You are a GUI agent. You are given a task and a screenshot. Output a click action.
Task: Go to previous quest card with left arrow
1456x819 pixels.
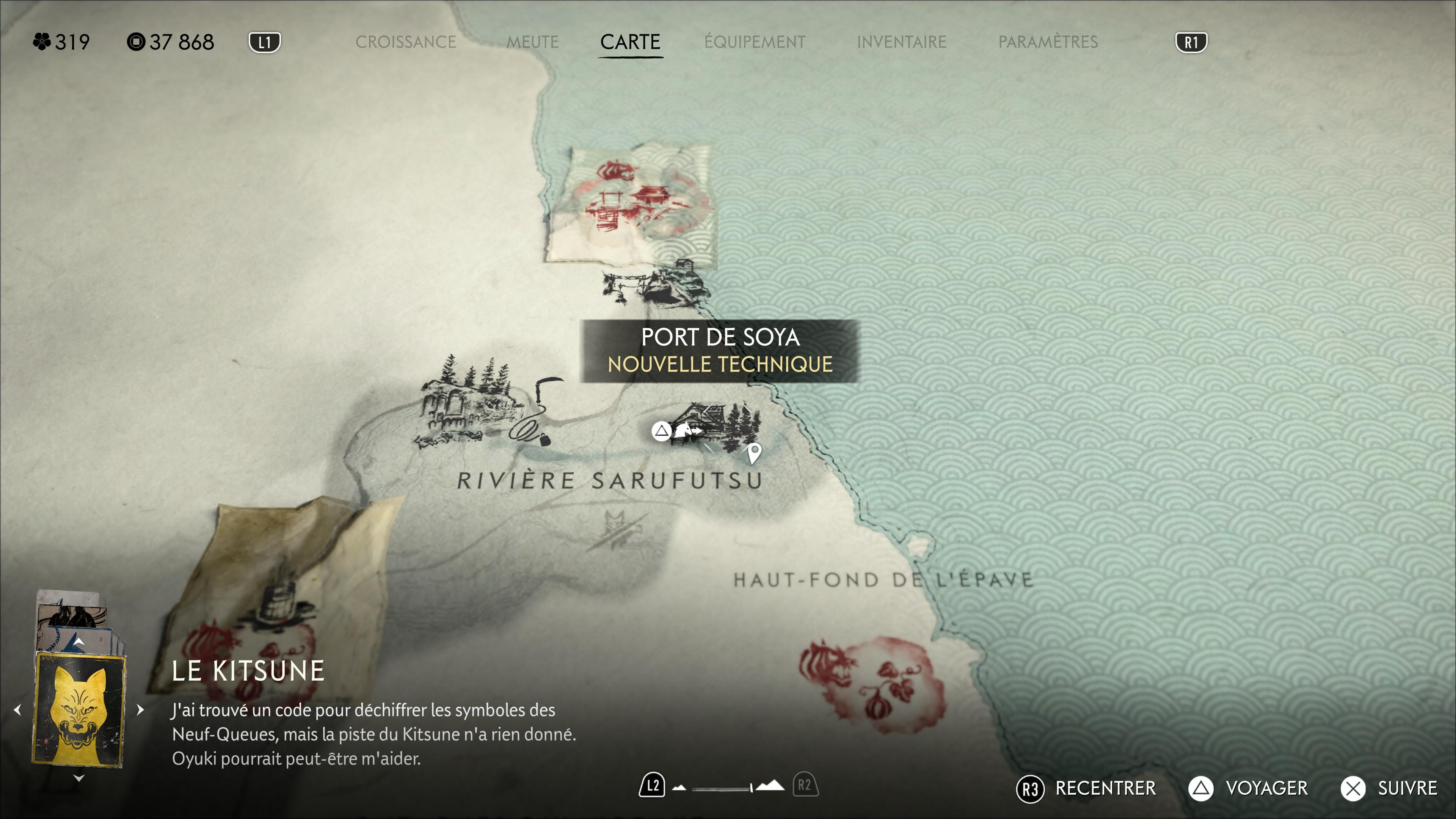pyautogui.click(x=17, y=710)
